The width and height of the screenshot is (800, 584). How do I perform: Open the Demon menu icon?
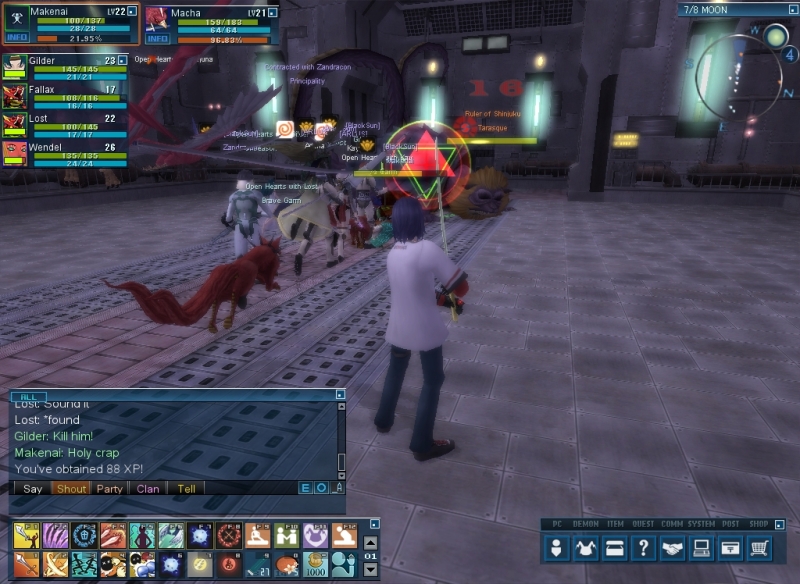587,548
